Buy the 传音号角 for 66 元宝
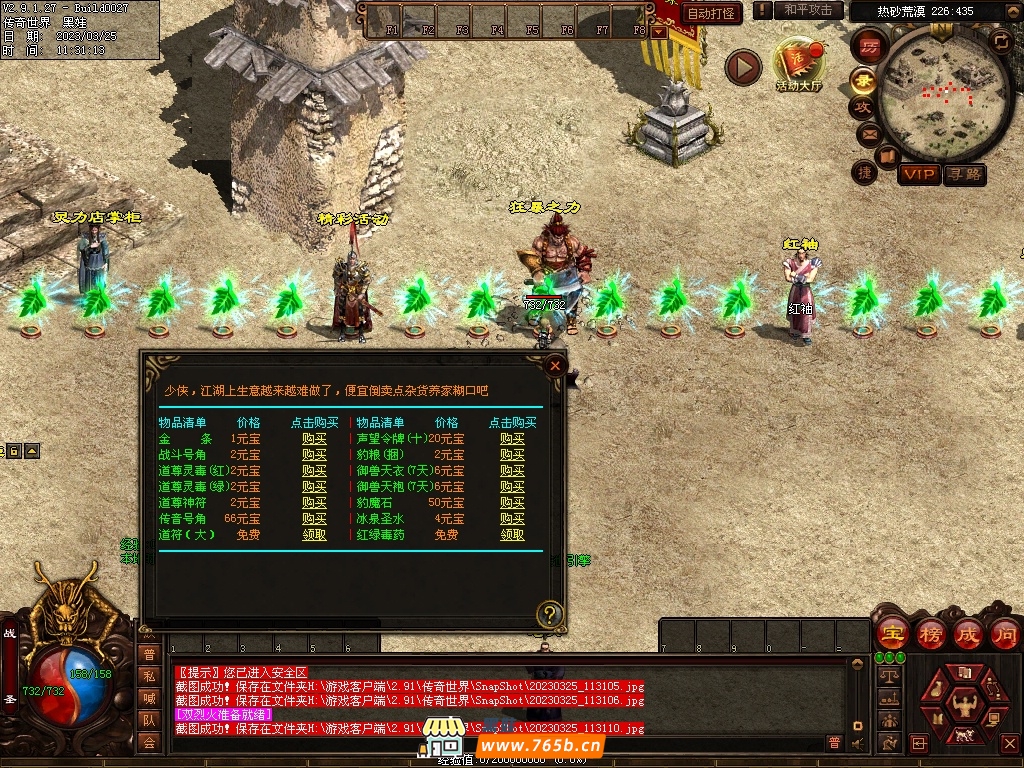Screen dimensions: 1024x768 click(x=314, y=519)
